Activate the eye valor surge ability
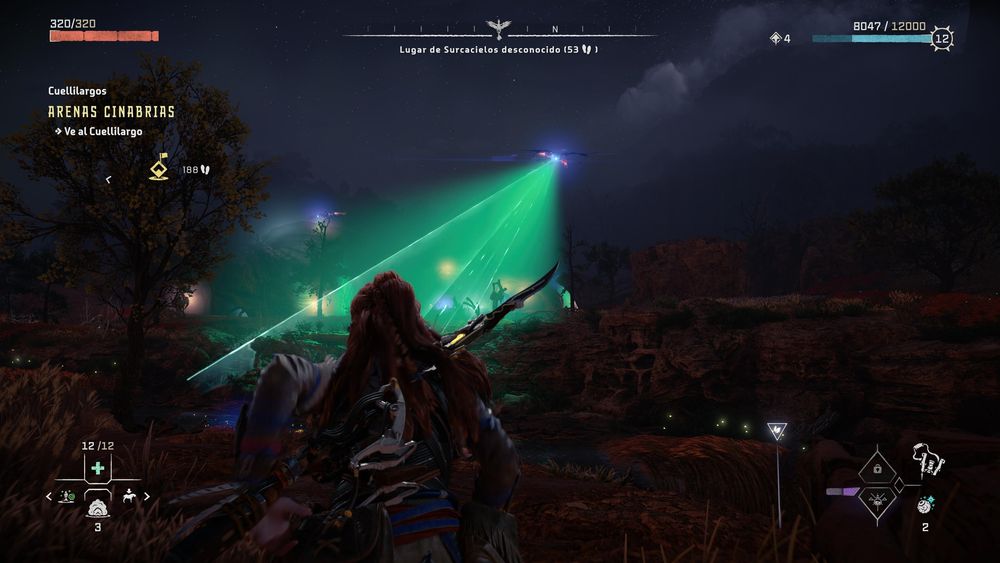This screenshot has height=563, width=1000. (877, 499)
